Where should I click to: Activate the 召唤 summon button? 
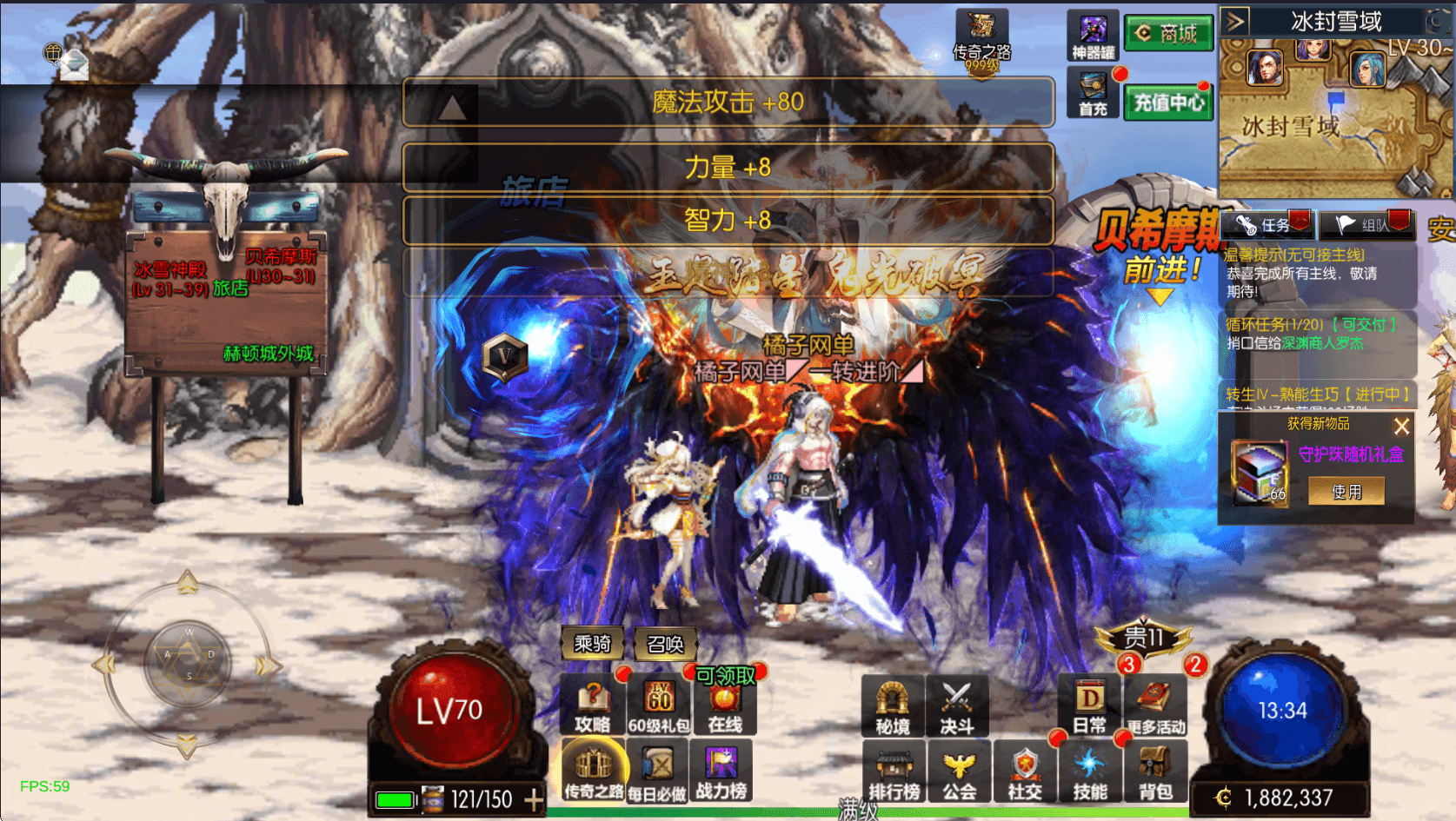coord(665,644)
